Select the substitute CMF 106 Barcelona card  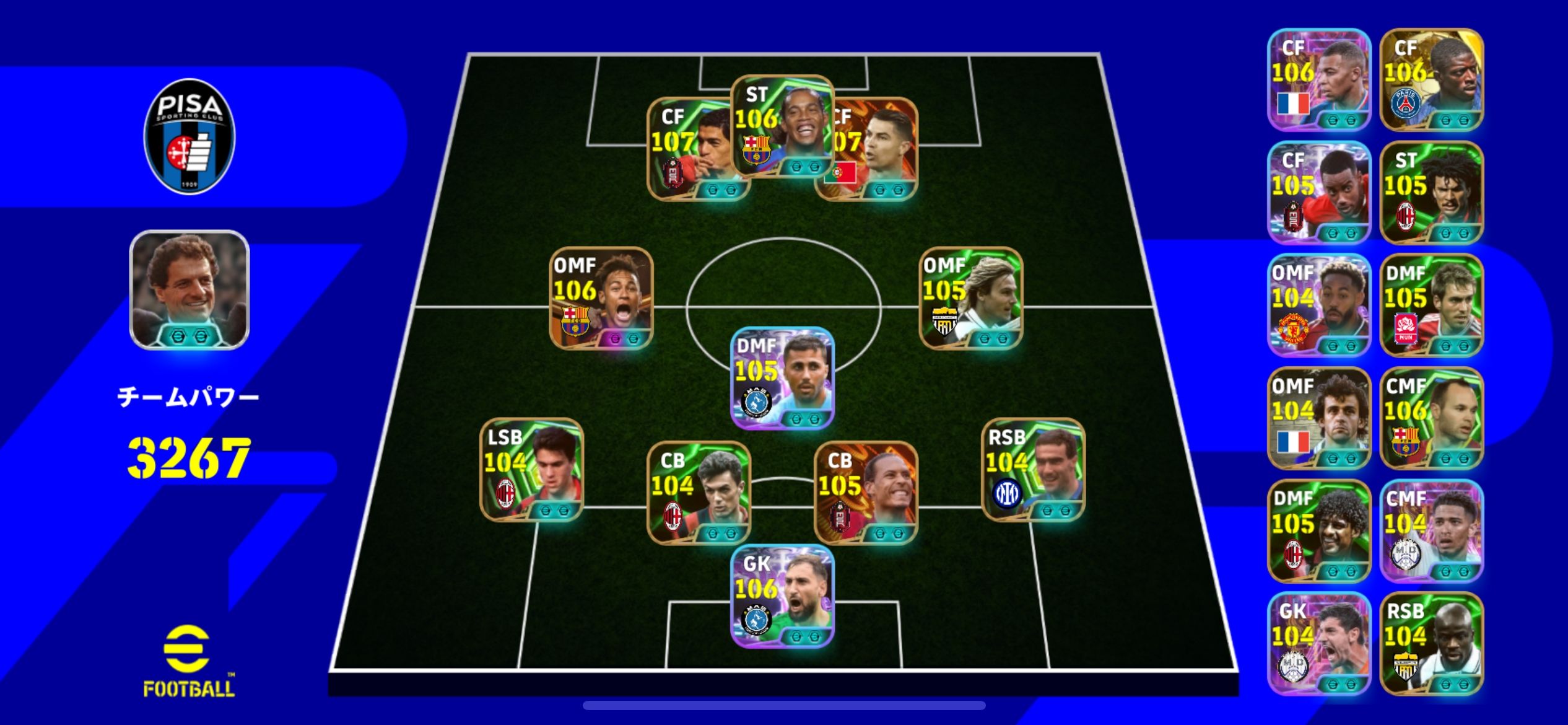[1431, 418]
